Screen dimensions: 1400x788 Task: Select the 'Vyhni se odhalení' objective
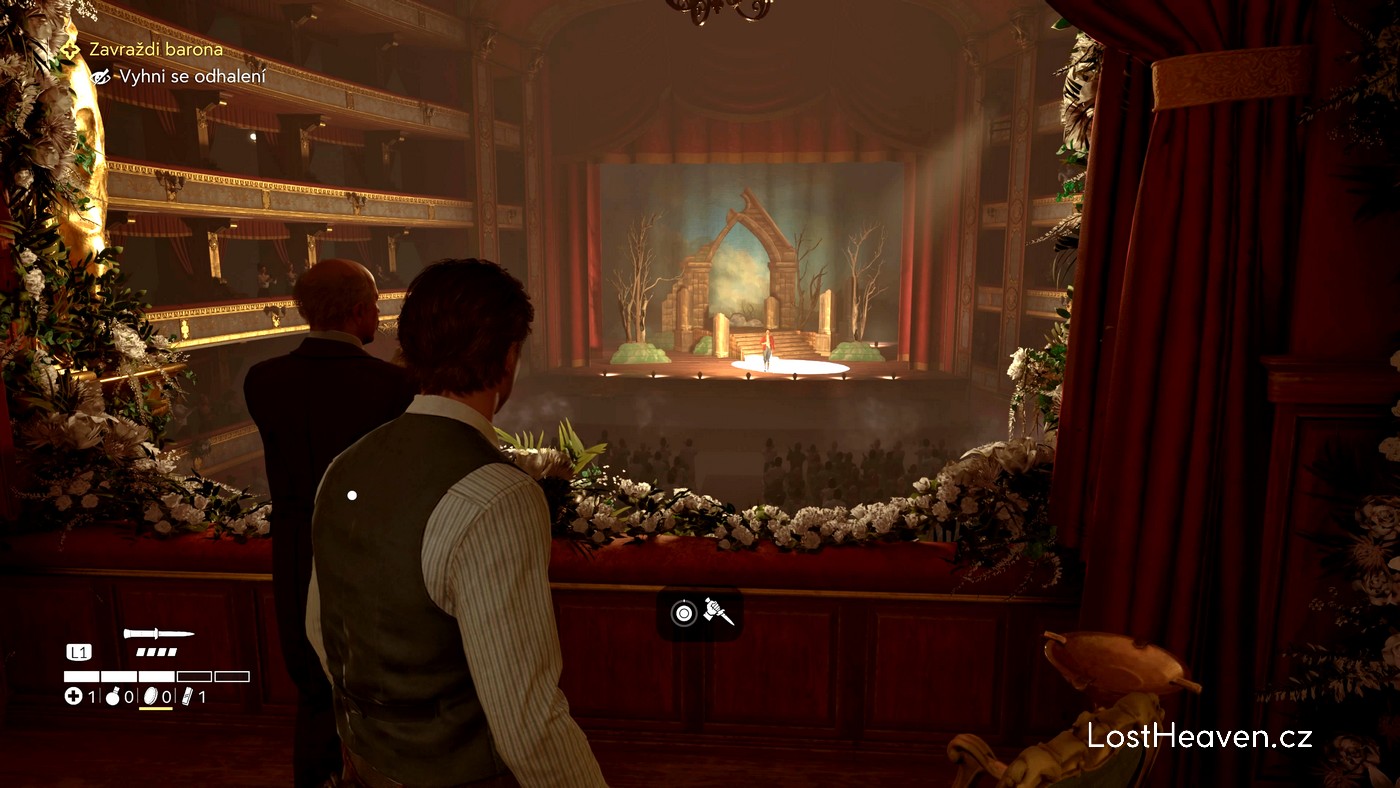click(x=192, y=76)
